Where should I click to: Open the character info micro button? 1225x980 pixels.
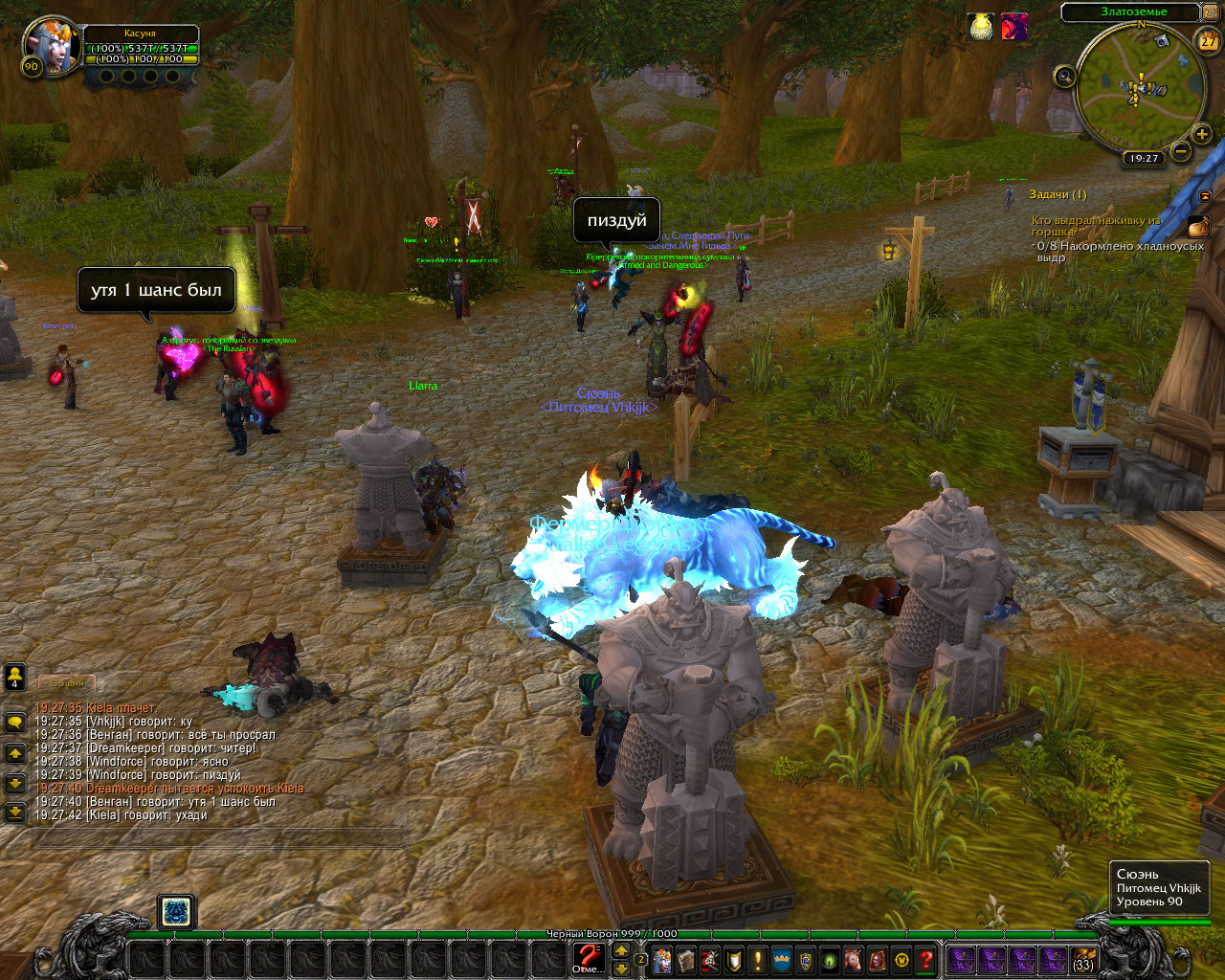coord(662,960)
